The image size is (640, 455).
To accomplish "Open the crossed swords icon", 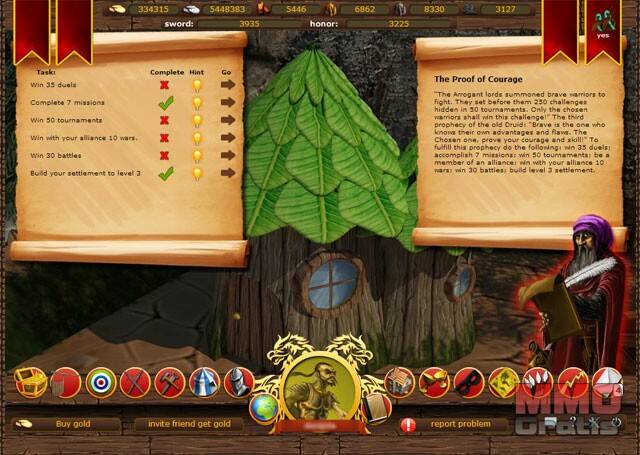I will [x=134, y=382].
